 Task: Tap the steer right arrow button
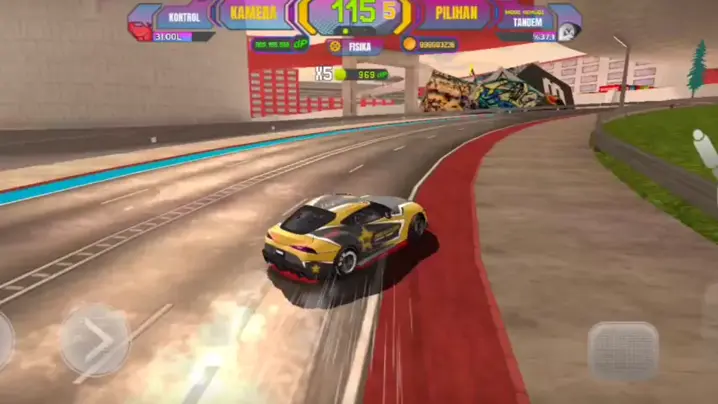(94, 339)
